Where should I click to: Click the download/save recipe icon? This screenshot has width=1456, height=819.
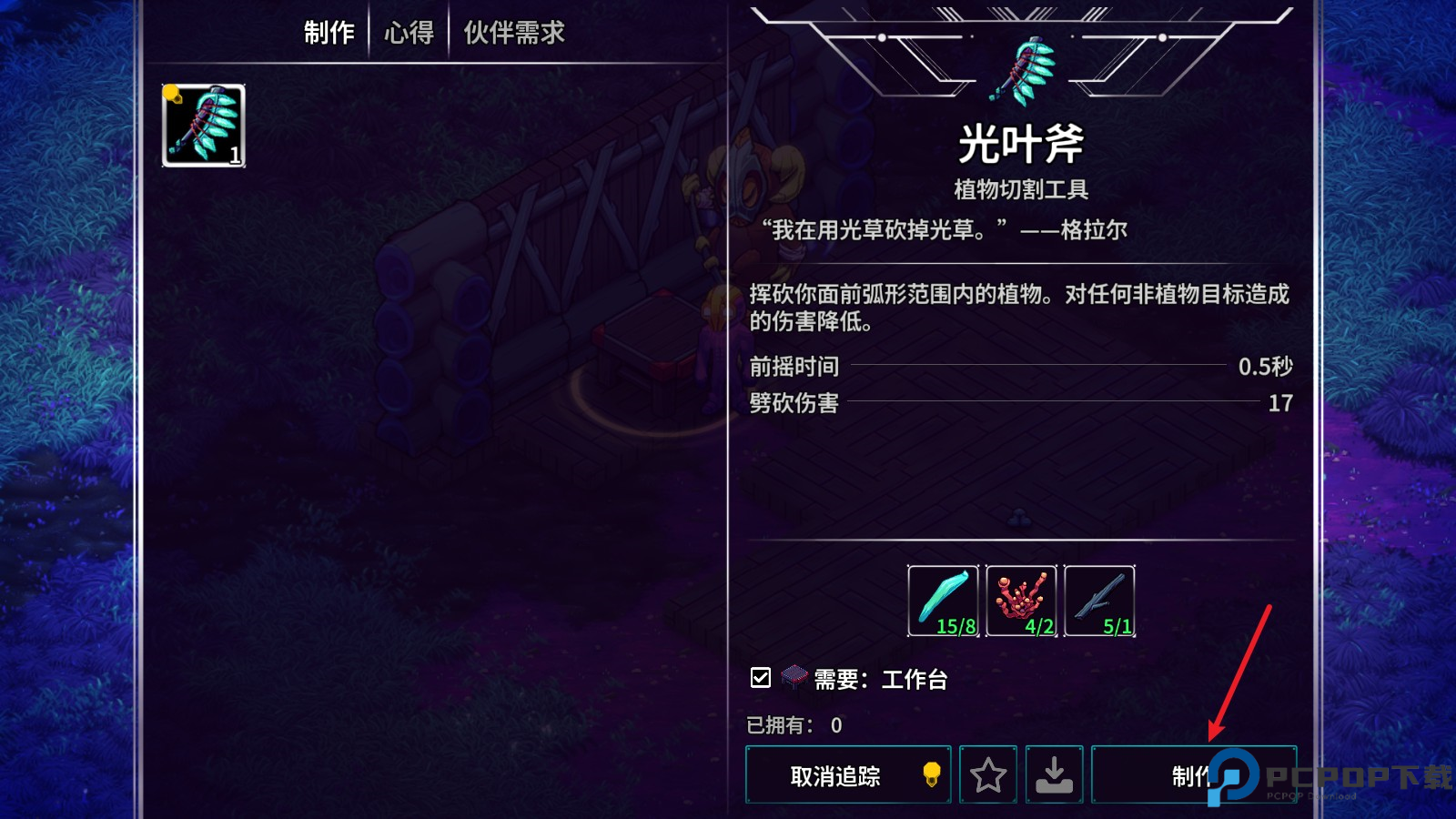1054,774
